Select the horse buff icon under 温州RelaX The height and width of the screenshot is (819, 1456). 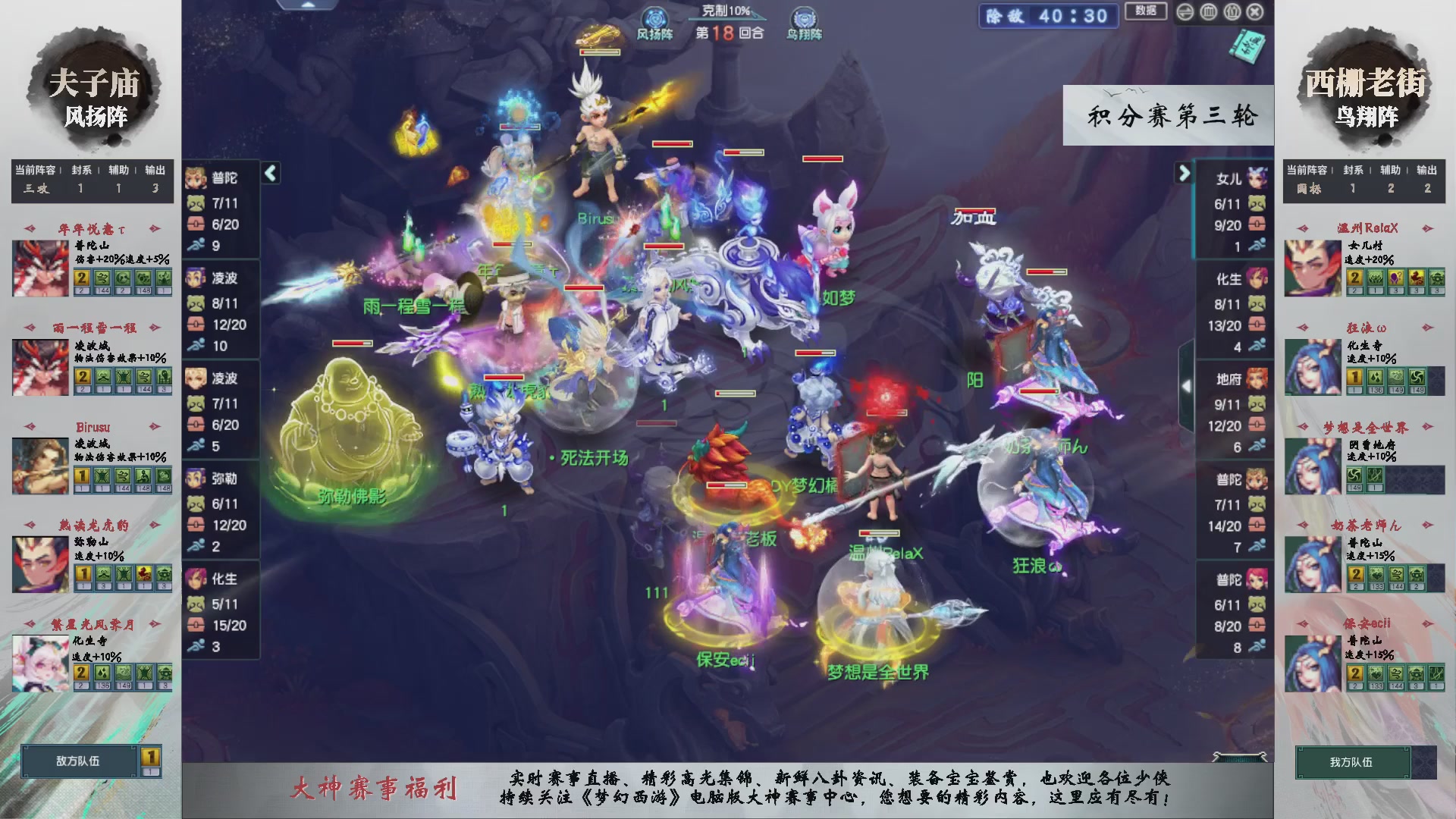pos(1415,278)
